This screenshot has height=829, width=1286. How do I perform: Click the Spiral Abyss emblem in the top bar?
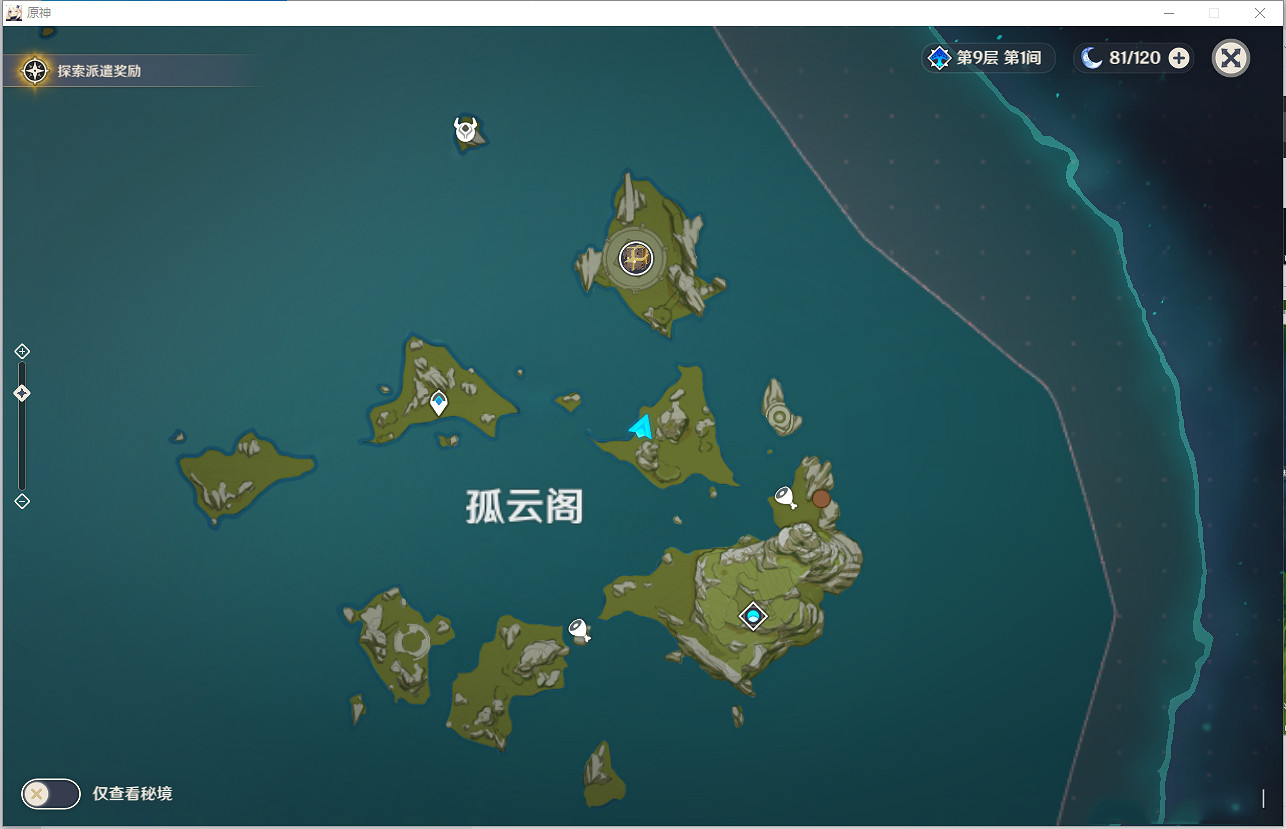coord(938,57)
